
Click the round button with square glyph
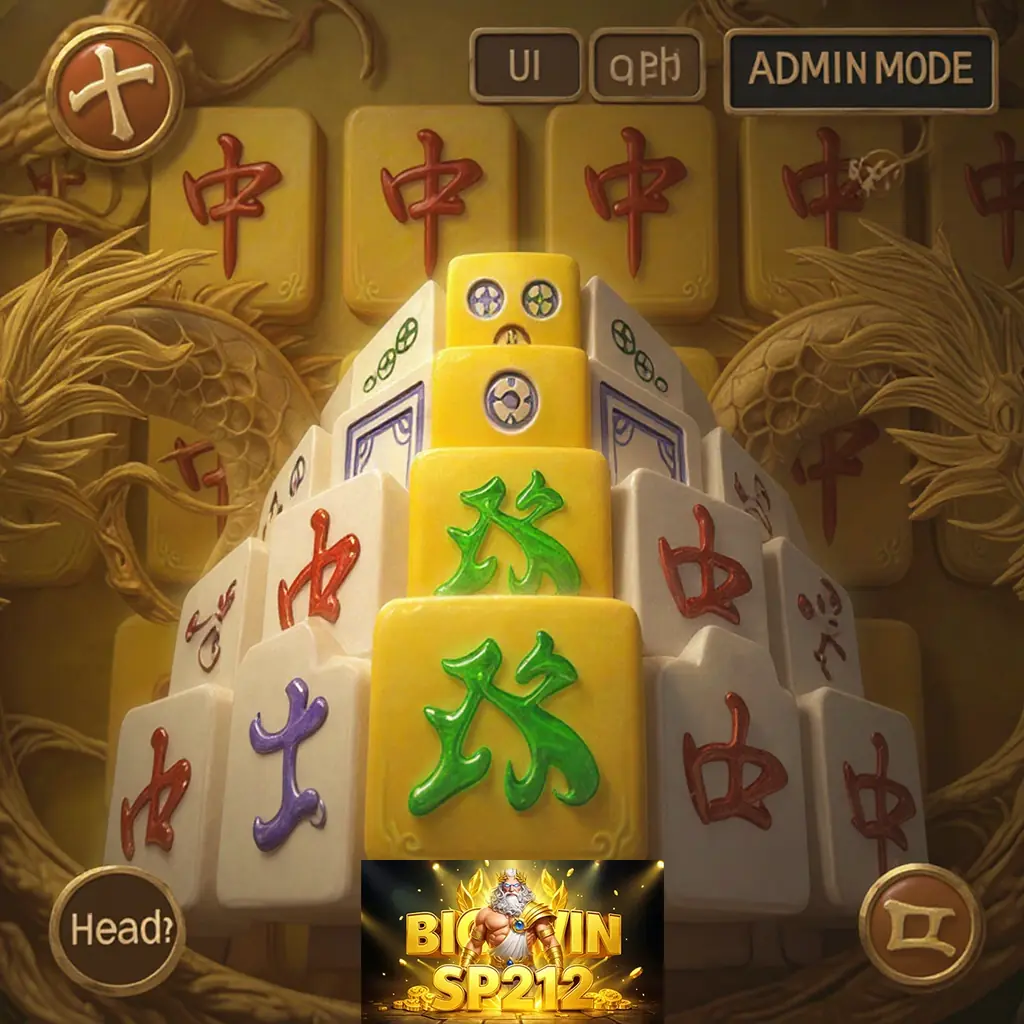(x=920, y=925)
